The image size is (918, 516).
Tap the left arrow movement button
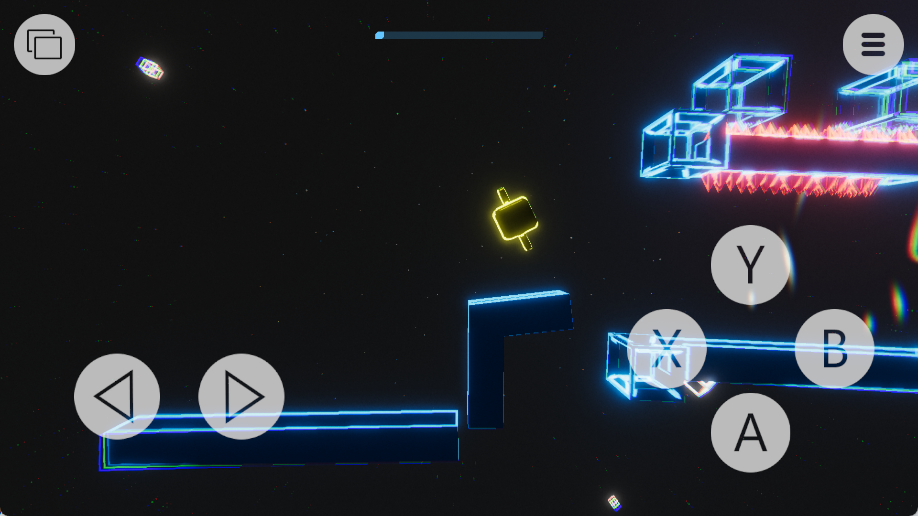click(x=117, y=397)
